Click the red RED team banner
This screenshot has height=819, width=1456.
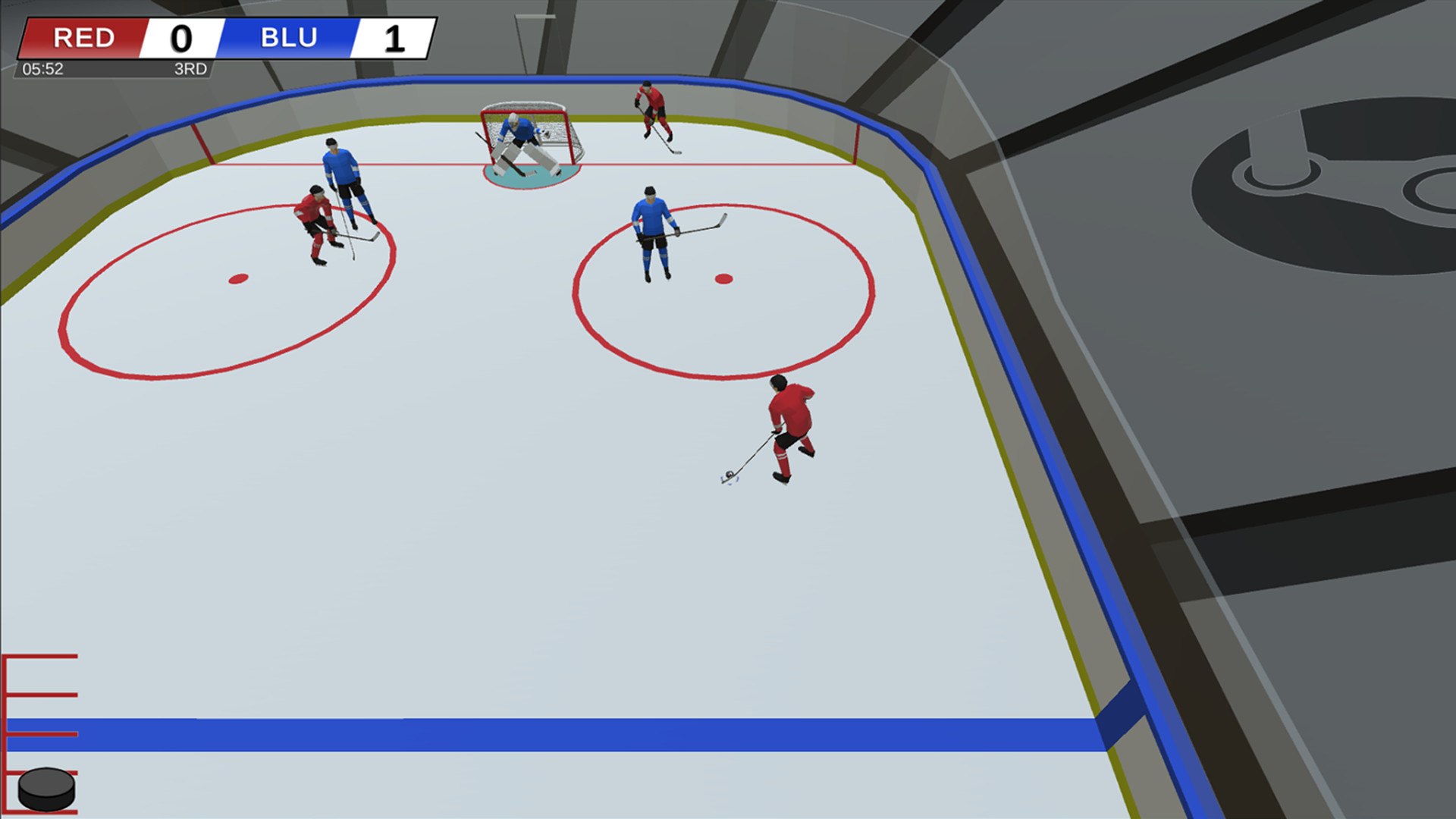[83, 38]
